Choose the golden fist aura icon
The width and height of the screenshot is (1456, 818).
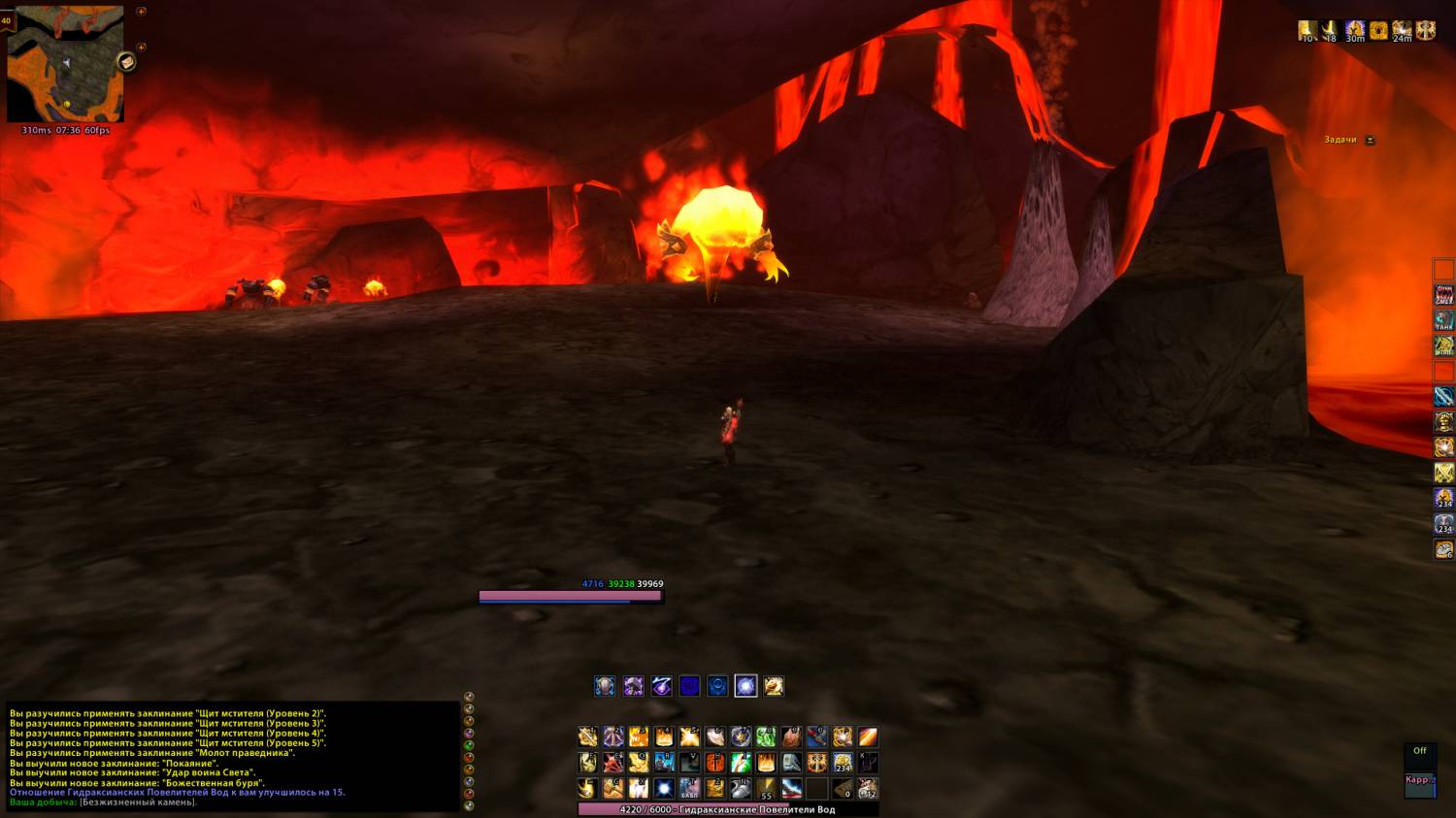[x=774, y=686]
